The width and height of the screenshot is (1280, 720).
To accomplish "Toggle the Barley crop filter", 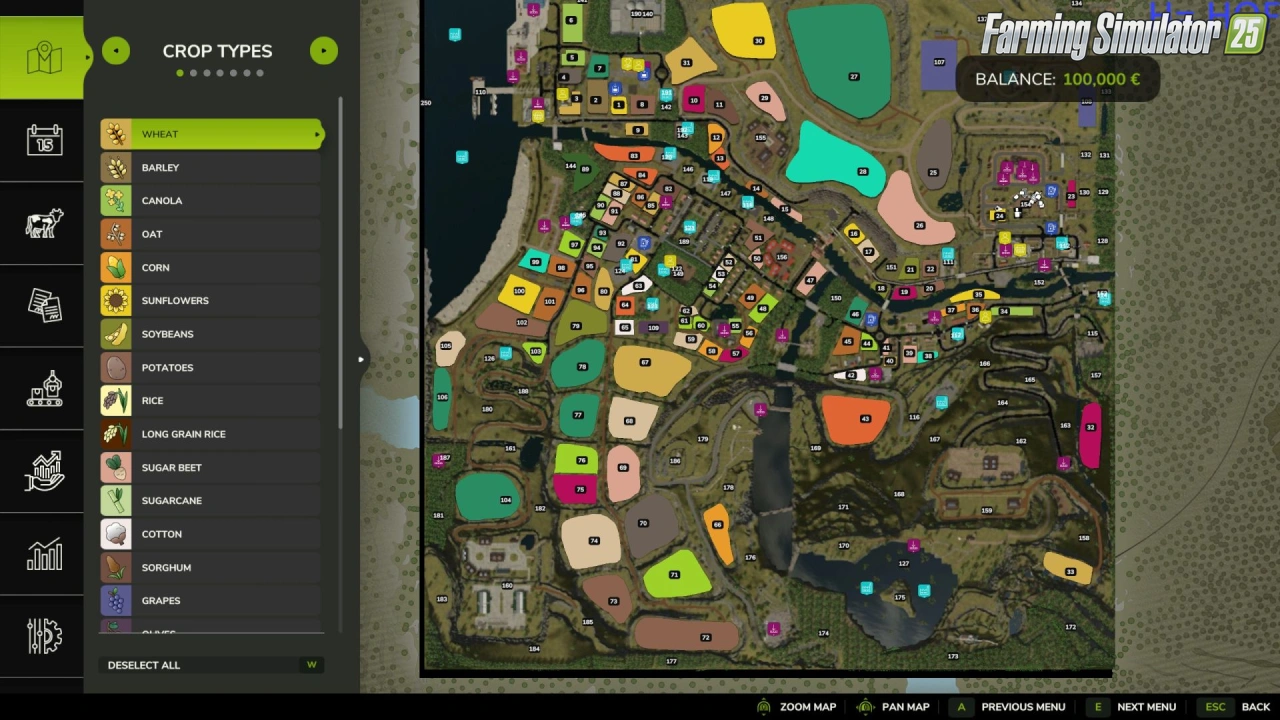I will pos(212,168).
